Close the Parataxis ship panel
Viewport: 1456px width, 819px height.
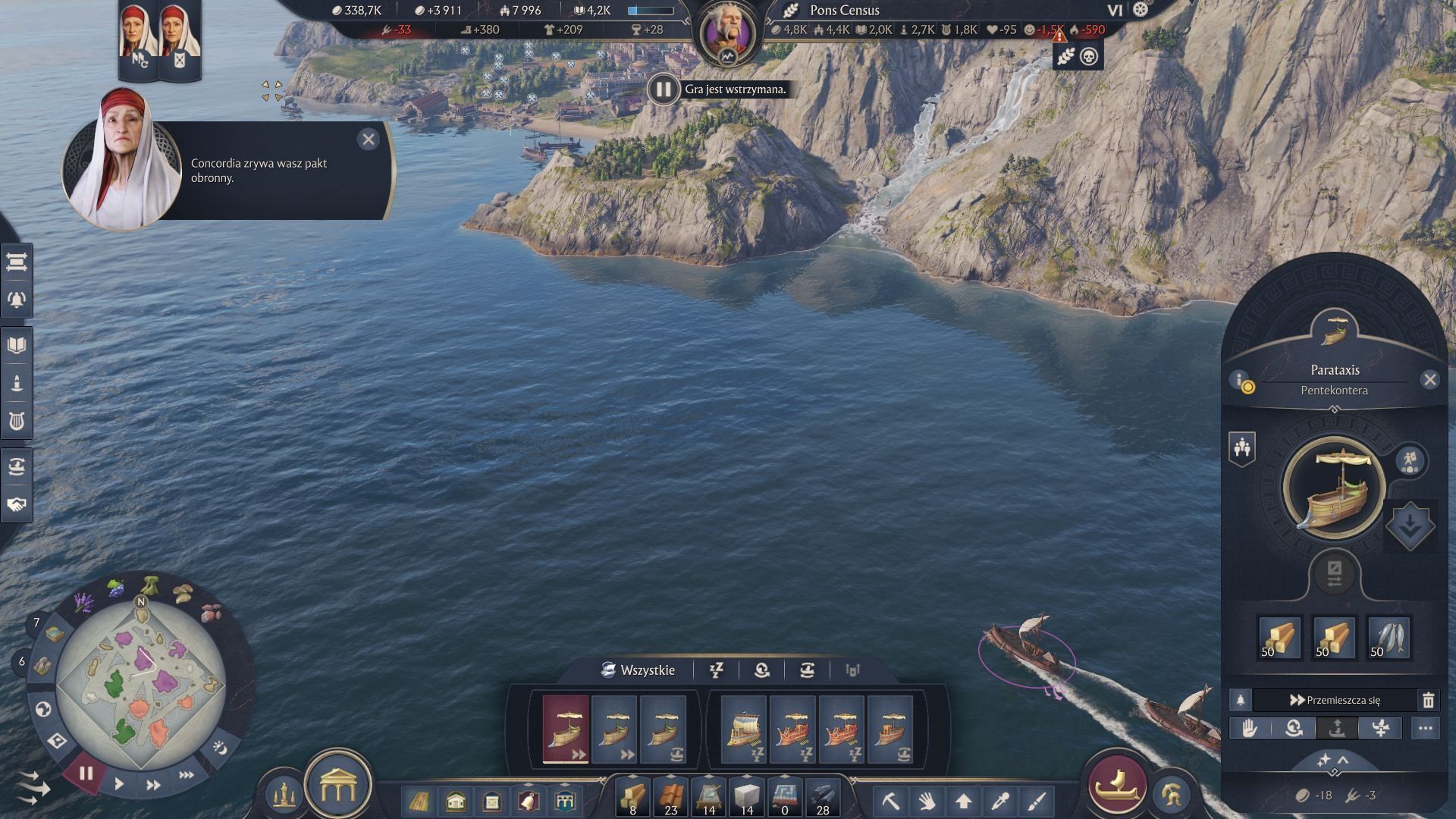(1430, 379)
